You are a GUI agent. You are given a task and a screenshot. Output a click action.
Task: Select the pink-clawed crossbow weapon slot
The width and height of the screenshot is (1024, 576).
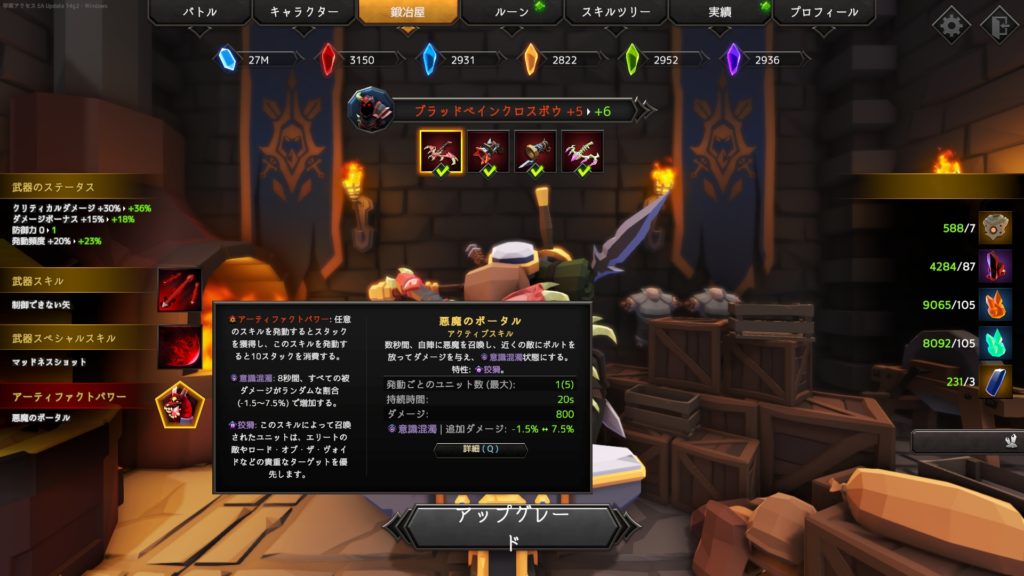point(582,151)
